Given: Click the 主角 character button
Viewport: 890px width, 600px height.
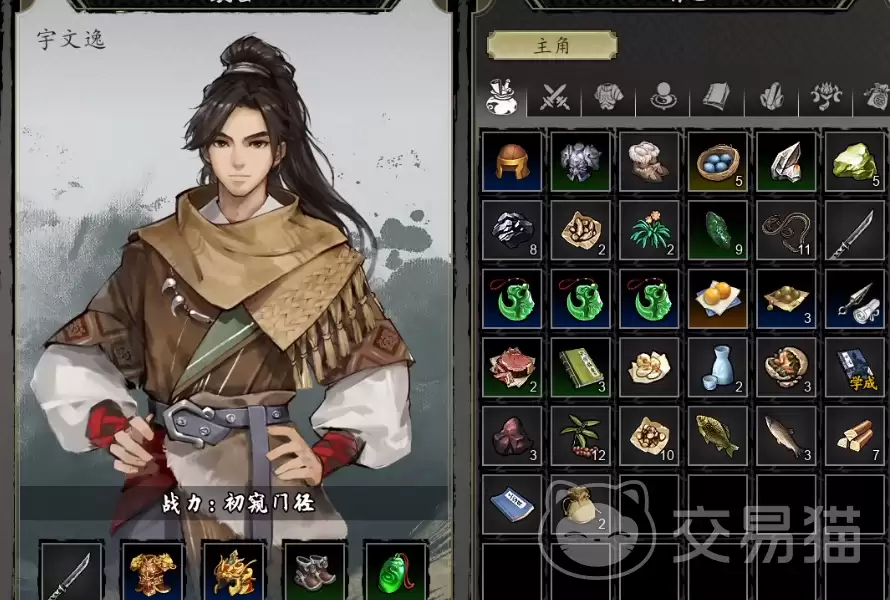Looking at the screenshot, I should coord(551,45).
